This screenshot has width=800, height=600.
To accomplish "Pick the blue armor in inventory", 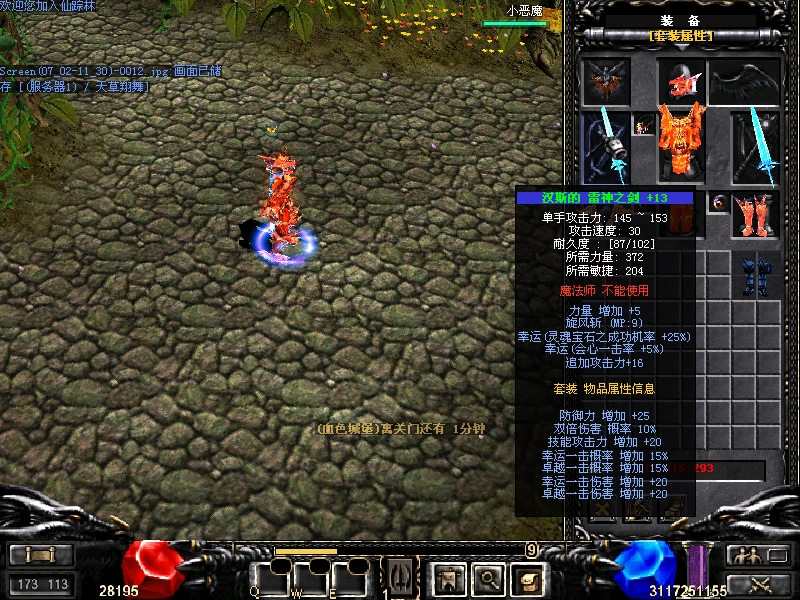I will [x=756, y=275].
